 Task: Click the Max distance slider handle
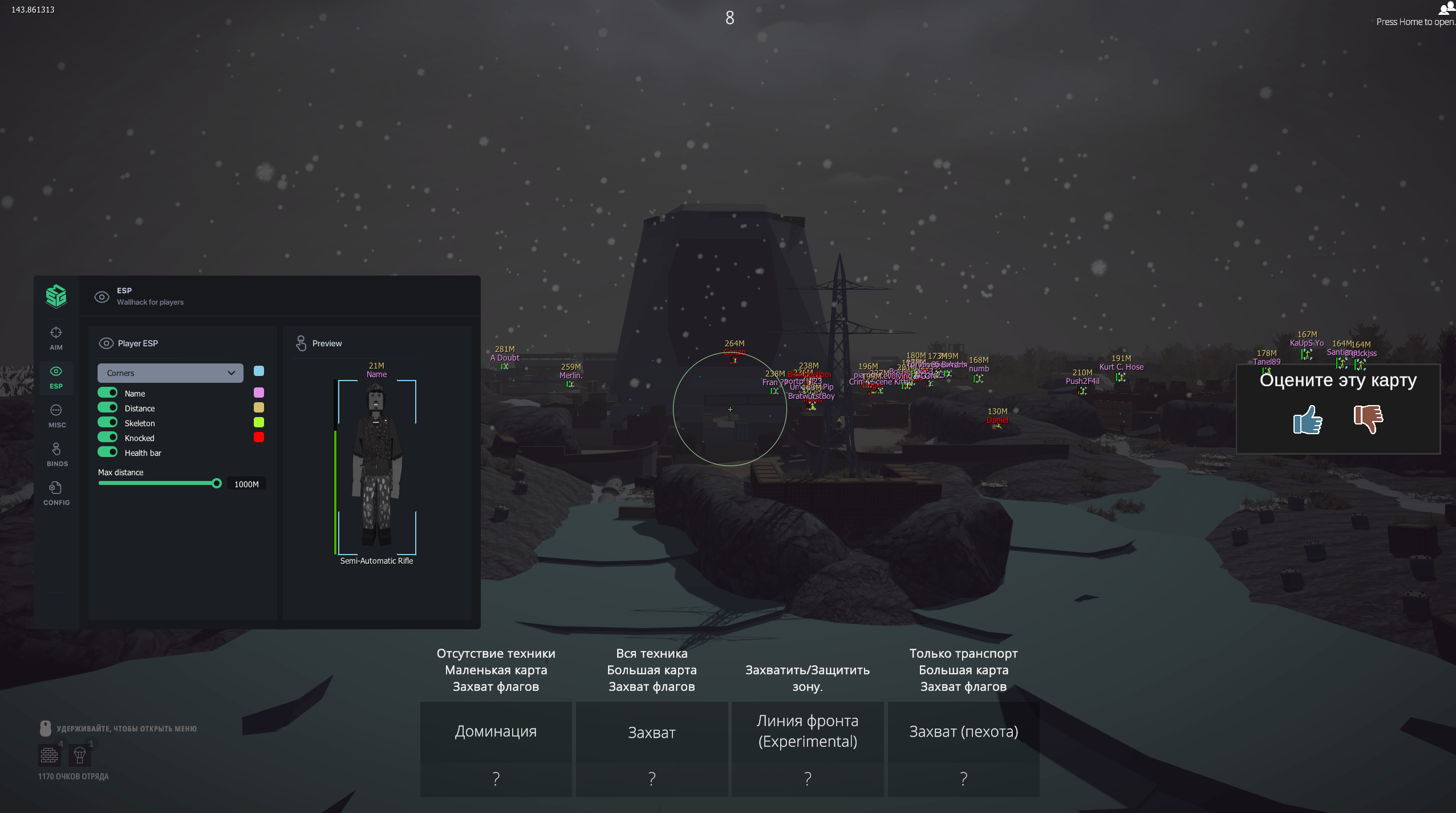[217, 484]
